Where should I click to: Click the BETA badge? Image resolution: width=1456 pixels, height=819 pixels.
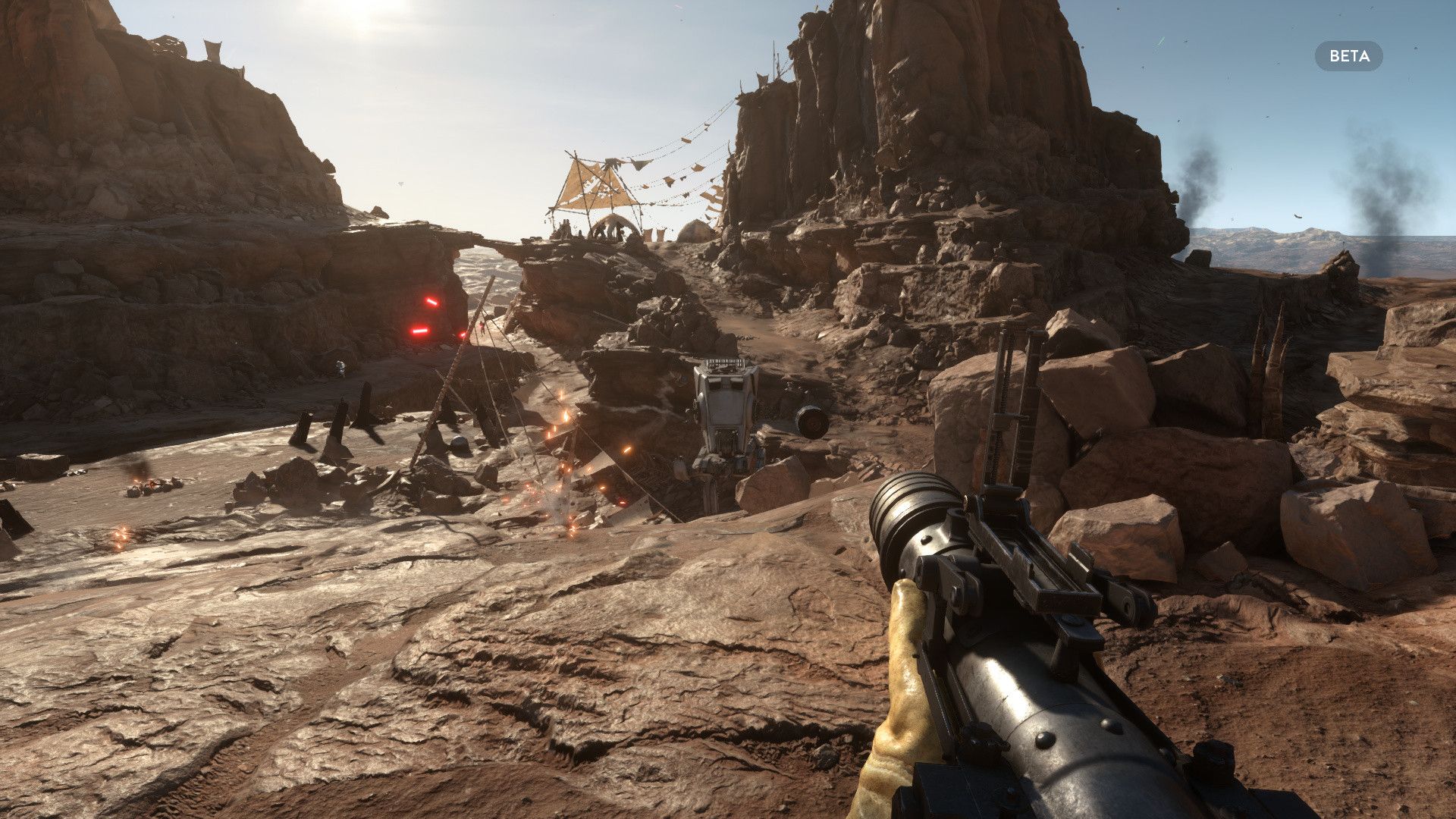coord(1348,56)
